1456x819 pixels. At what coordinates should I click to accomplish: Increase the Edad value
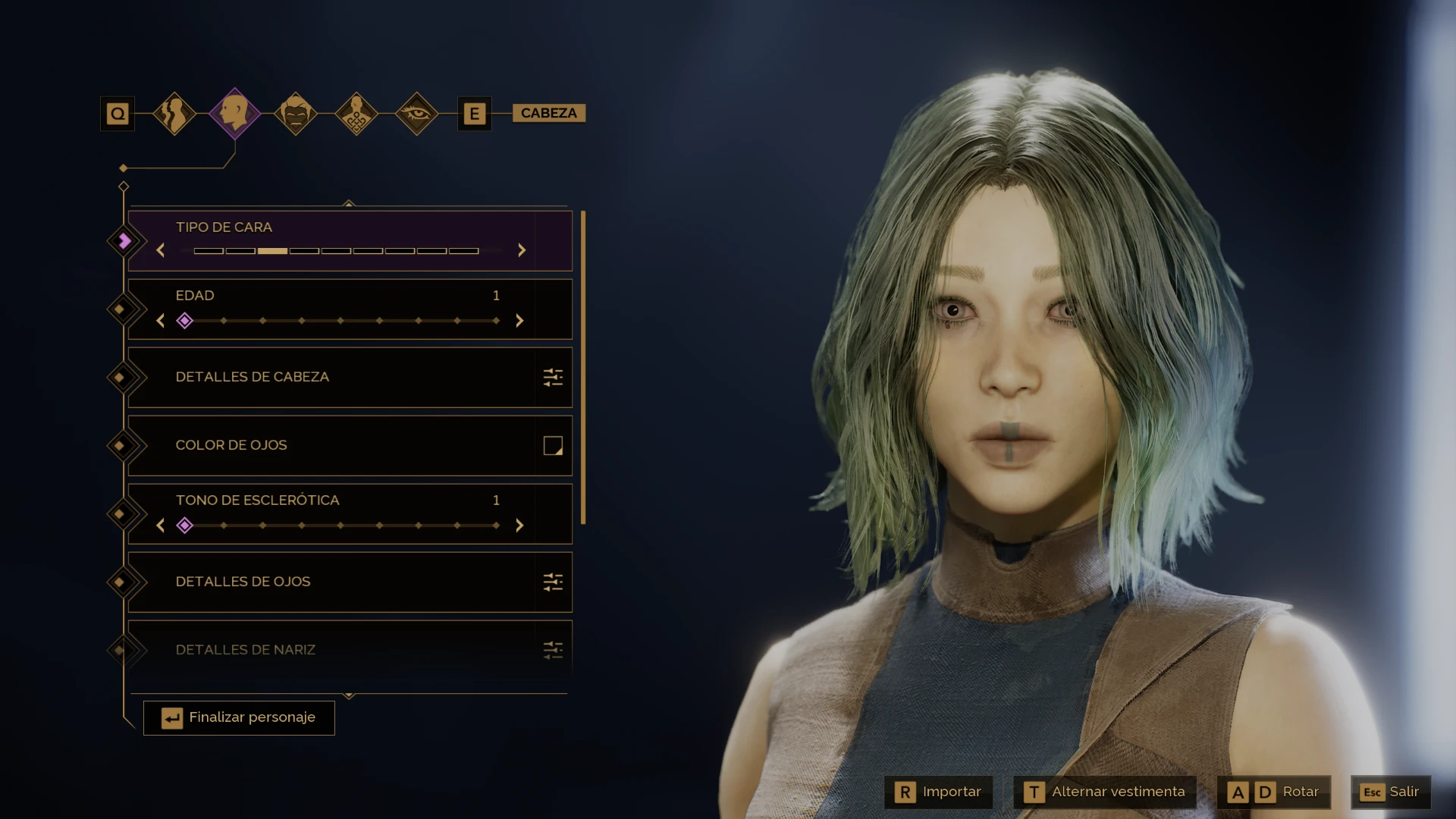(x=519, y=321)
